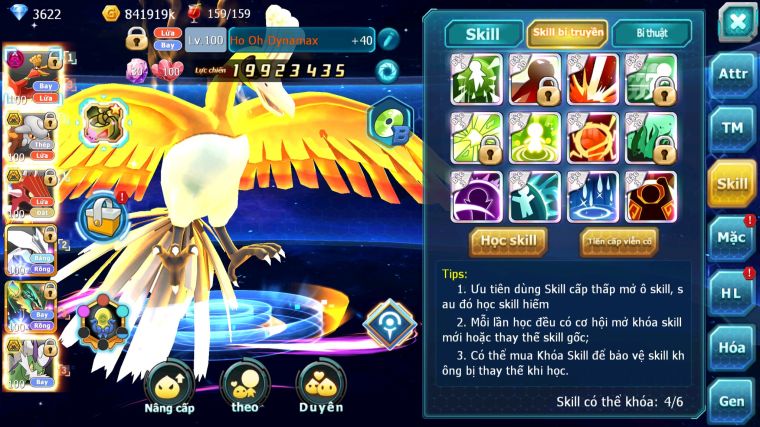Viewport: 760px width, 427px height.
Task: Select the theo button
Action: [x=245, y=388]
